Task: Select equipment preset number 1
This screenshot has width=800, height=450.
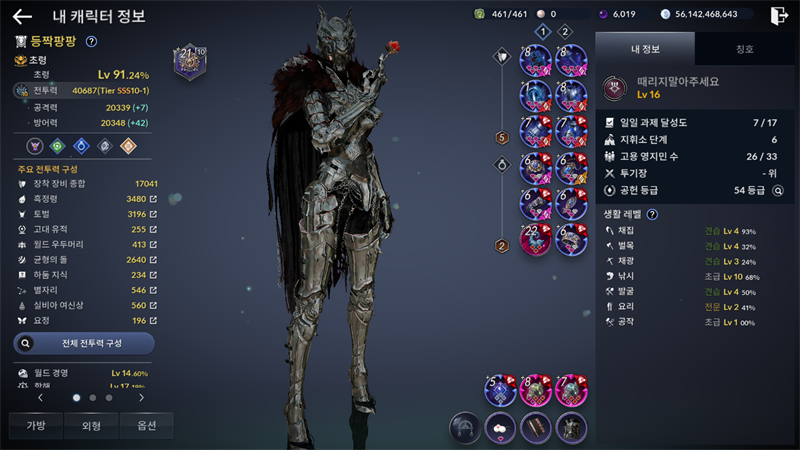Action: pos(543,32)
